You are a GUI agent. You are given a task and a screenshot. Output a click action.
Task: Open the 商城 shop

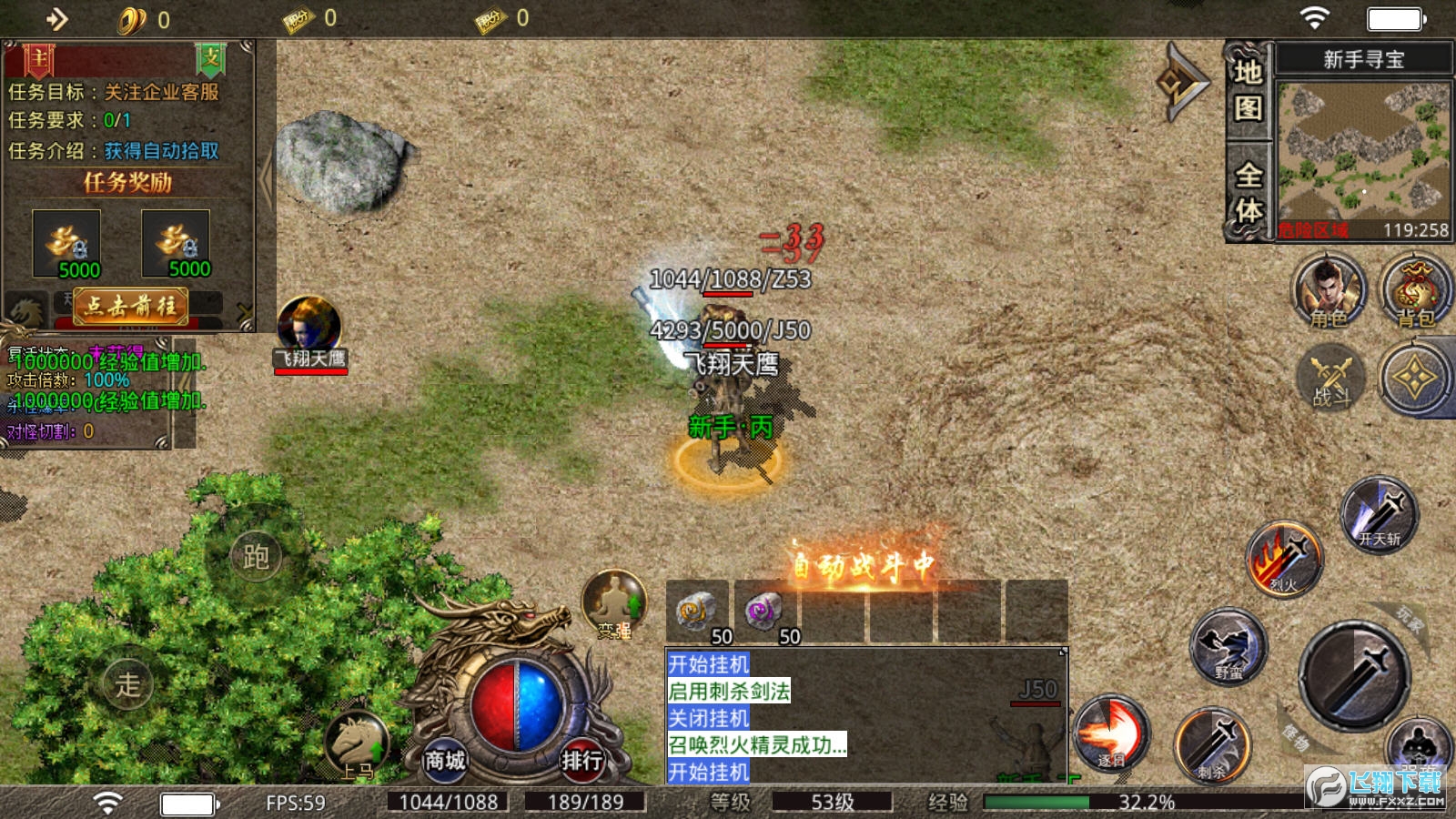(445, 759)
